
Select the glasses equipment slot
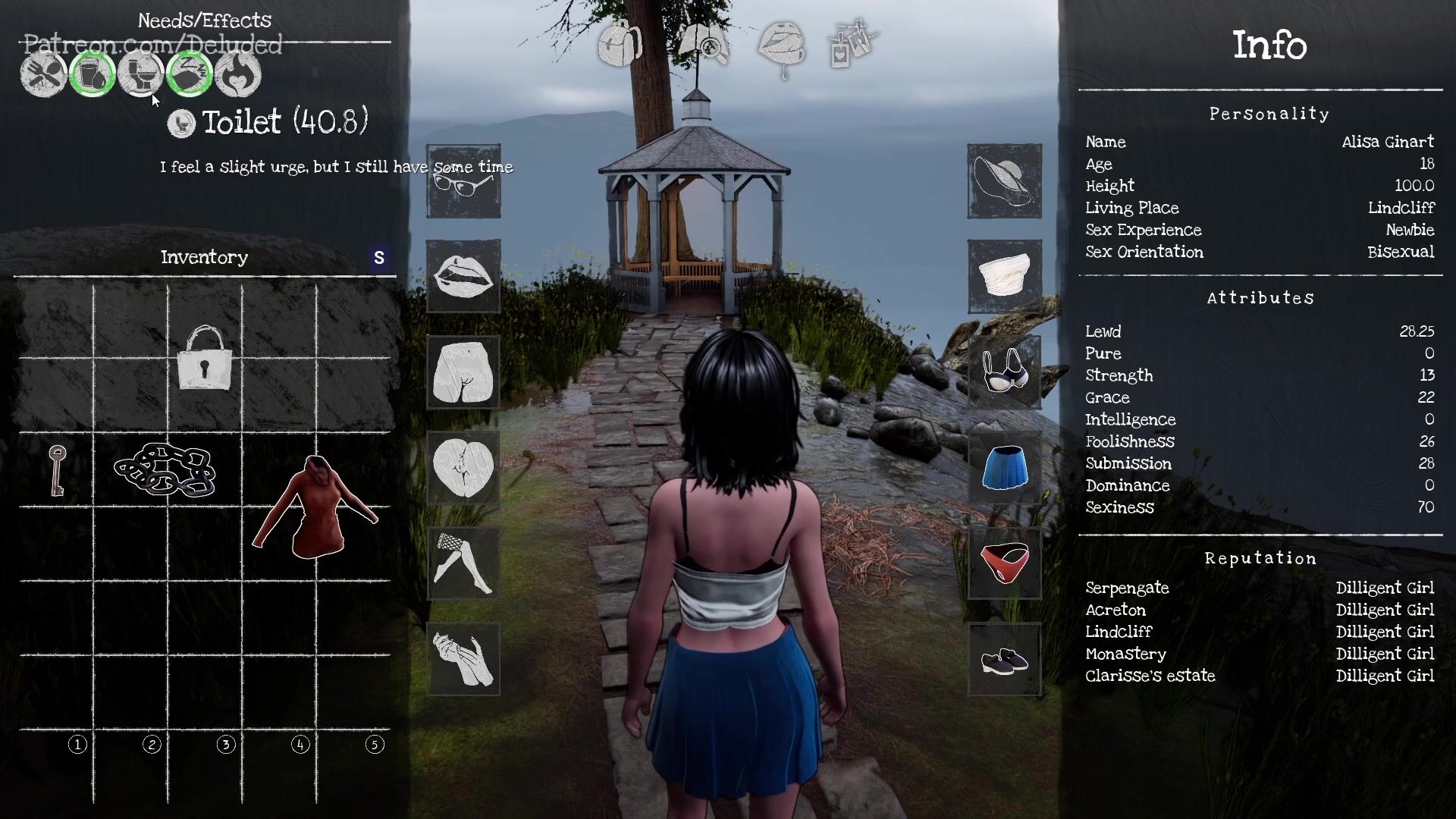pyautogui.click(x=463, y=182)
